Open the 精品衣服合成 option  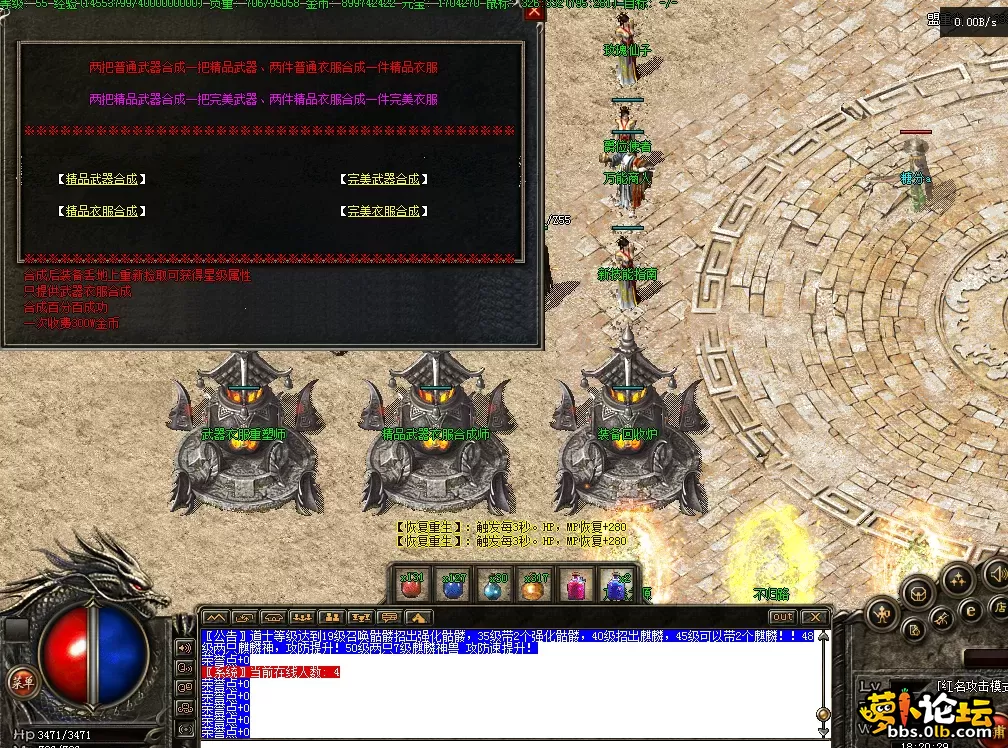[102, 211]
